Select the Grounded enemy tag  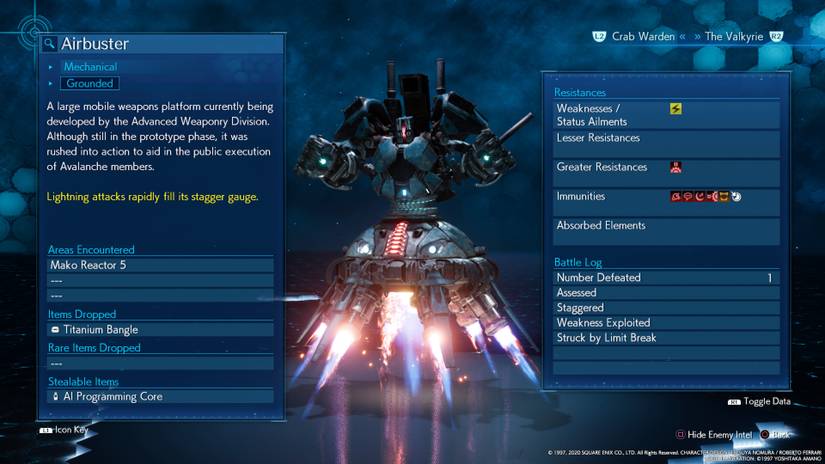click(x=90, y=83)
